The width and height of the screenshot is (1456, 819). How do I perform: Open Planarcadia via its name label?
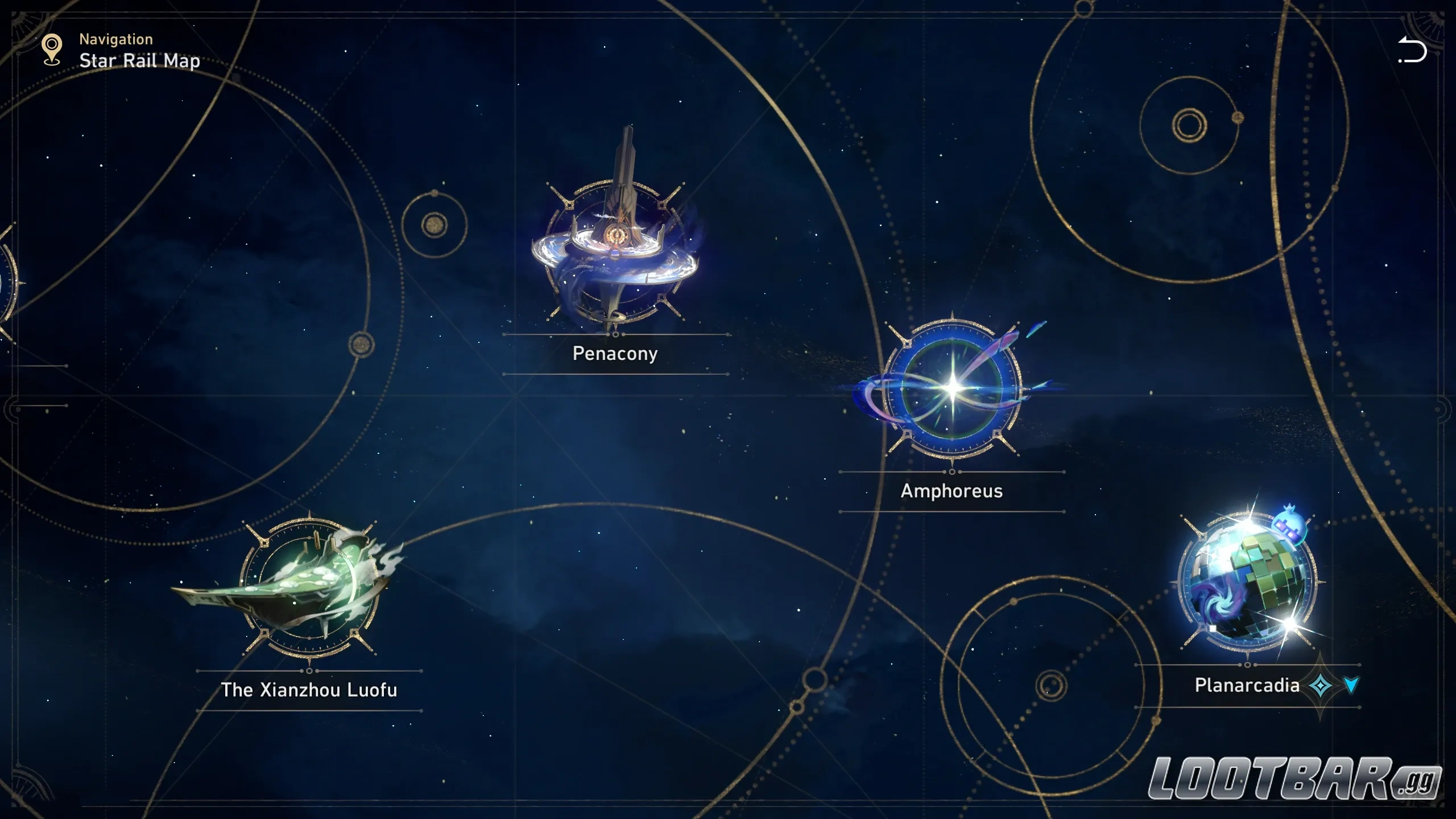coord(1248,686)
